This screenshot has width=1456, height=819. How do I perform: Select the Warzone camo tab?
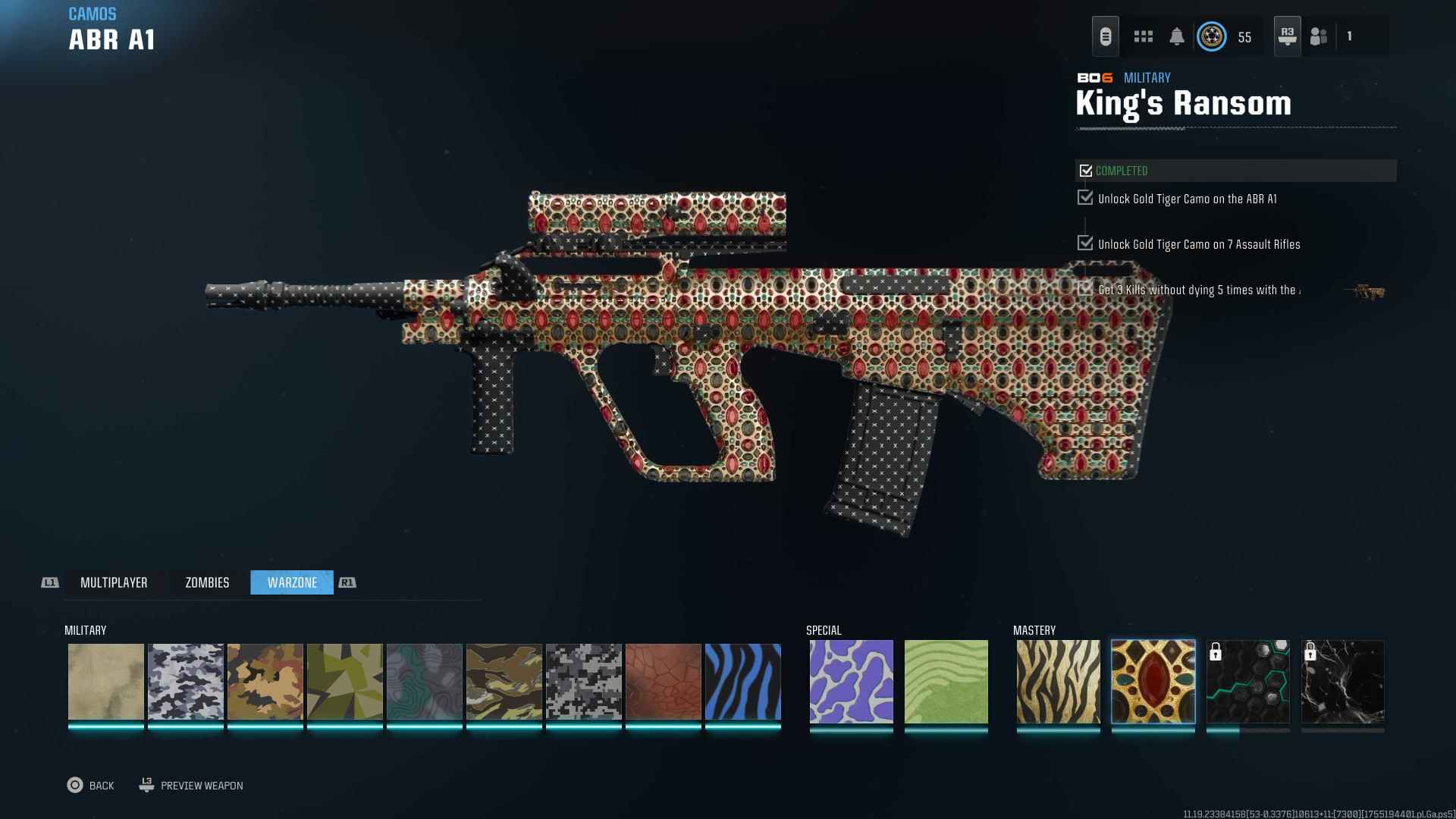[x=292, y=582]
